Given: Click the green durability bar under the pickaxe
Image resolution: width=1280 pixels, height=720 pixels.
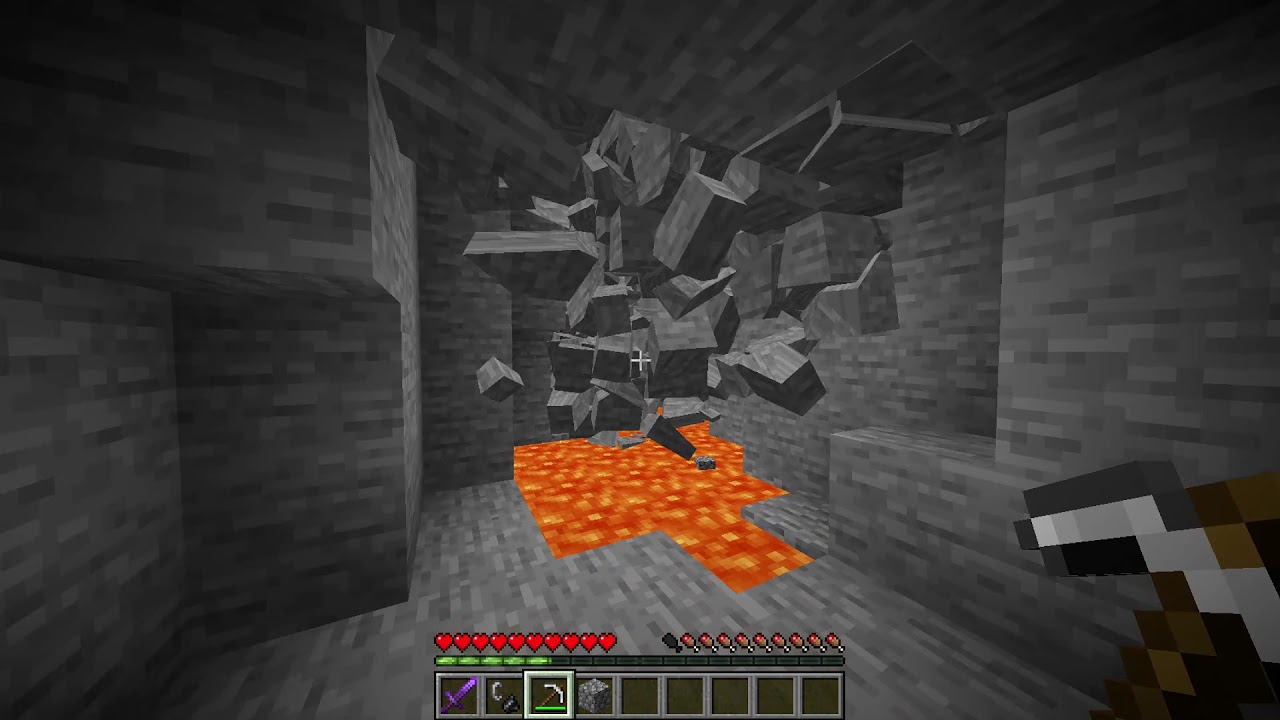Looking at the screenshot, I should tap(549, 709).
